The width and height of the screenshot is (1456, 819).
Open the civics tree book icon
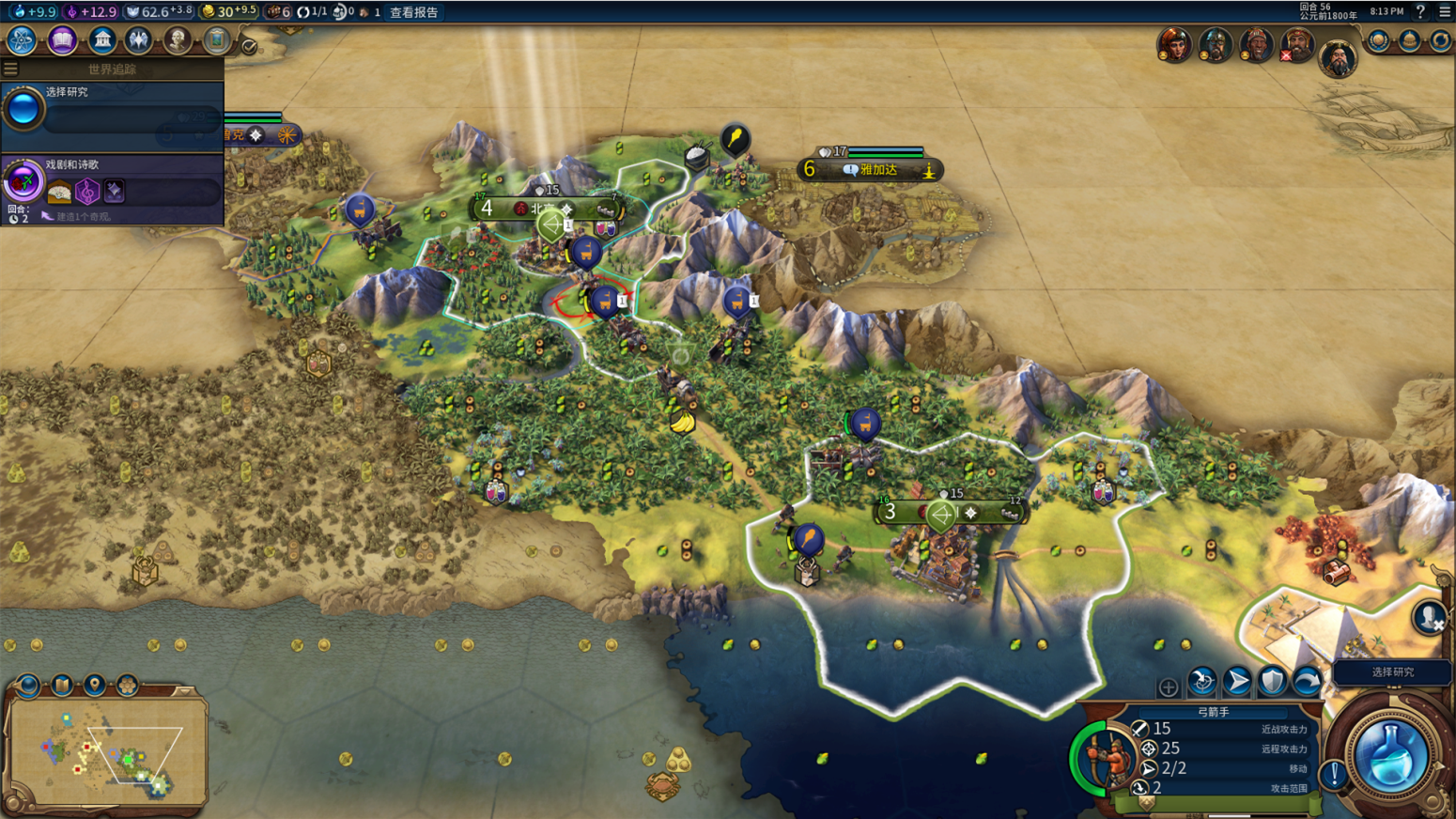click(62, 40)
